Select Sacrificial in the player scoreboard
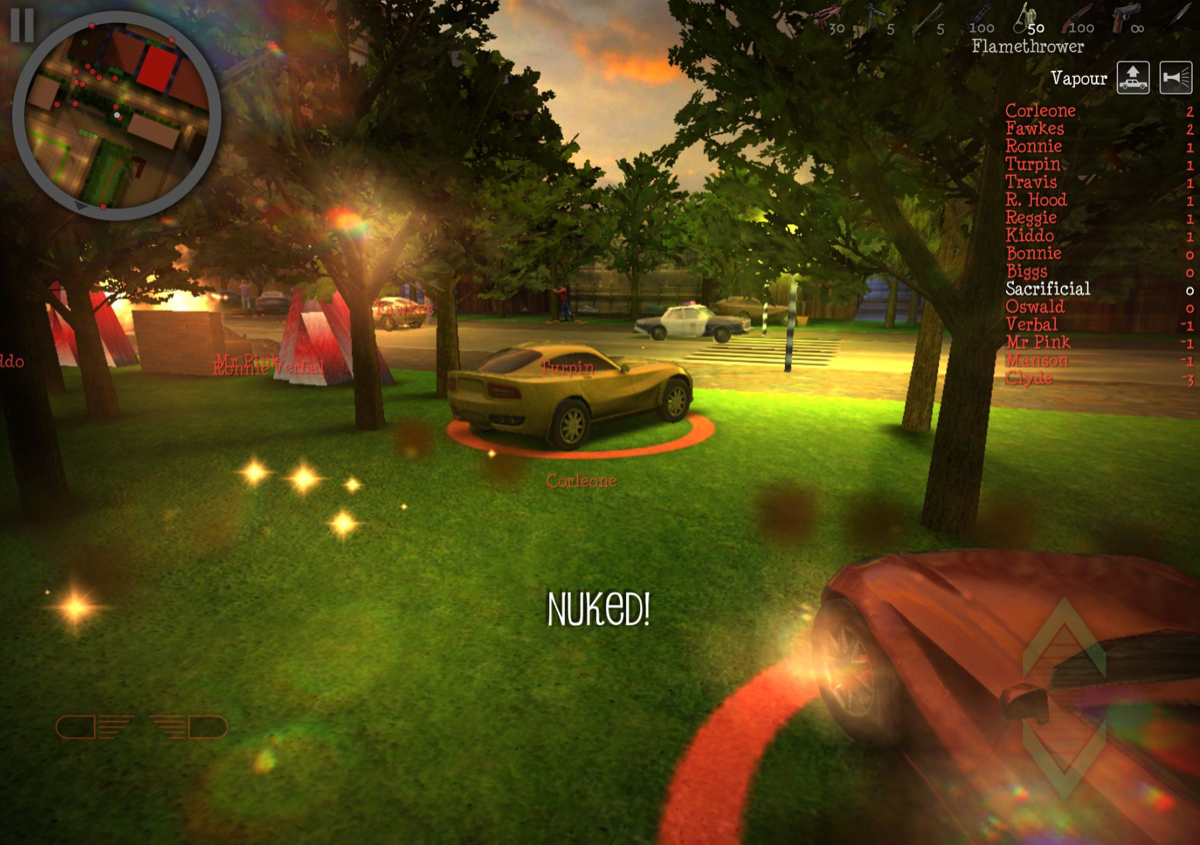1200x845 pixels. [x=1047, y=289]
